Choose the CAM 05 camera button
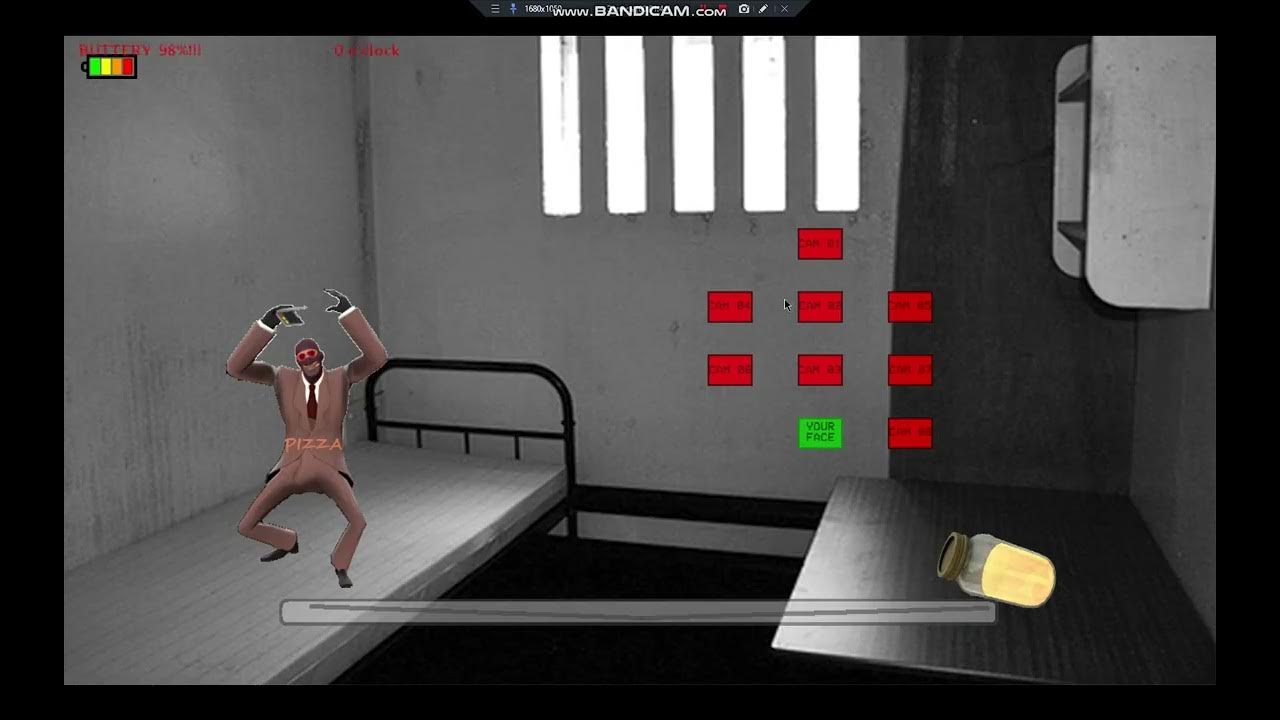Viewport: 1280px width, 720px height. click(x=910, y=307)
